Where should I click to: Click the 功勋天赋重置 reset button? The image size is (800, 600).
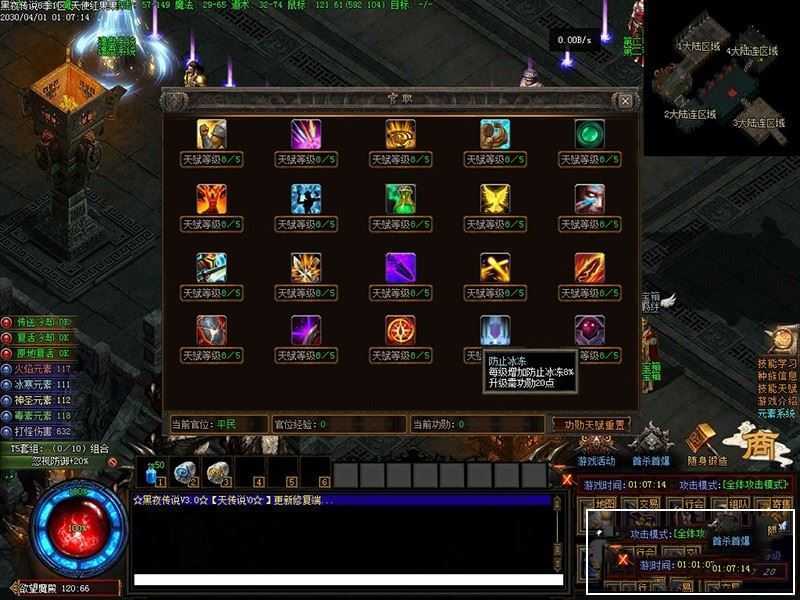tap(591, 424)
